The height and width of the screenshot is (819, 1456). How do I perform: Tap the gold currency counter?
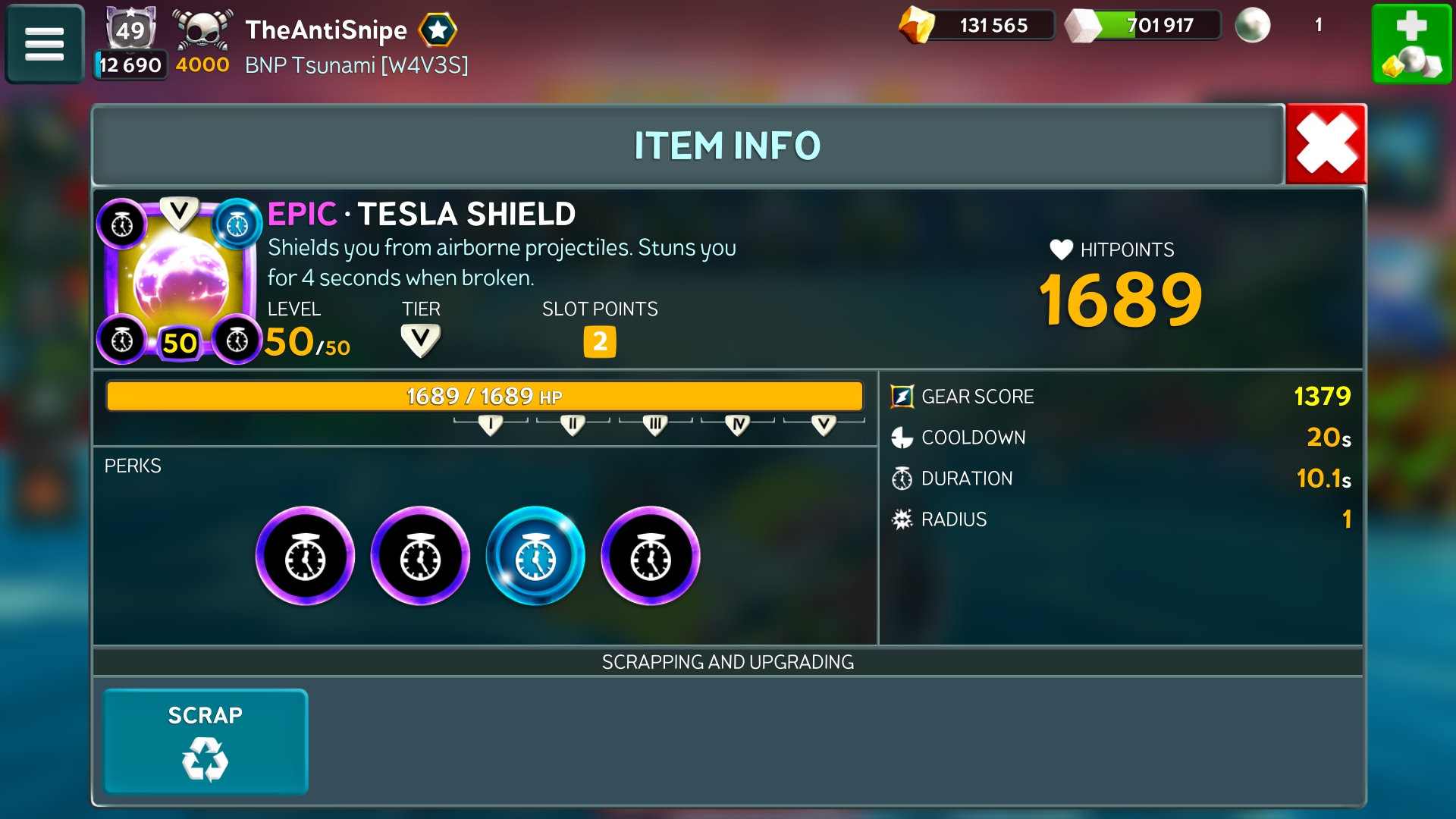[x=977, y=26]
